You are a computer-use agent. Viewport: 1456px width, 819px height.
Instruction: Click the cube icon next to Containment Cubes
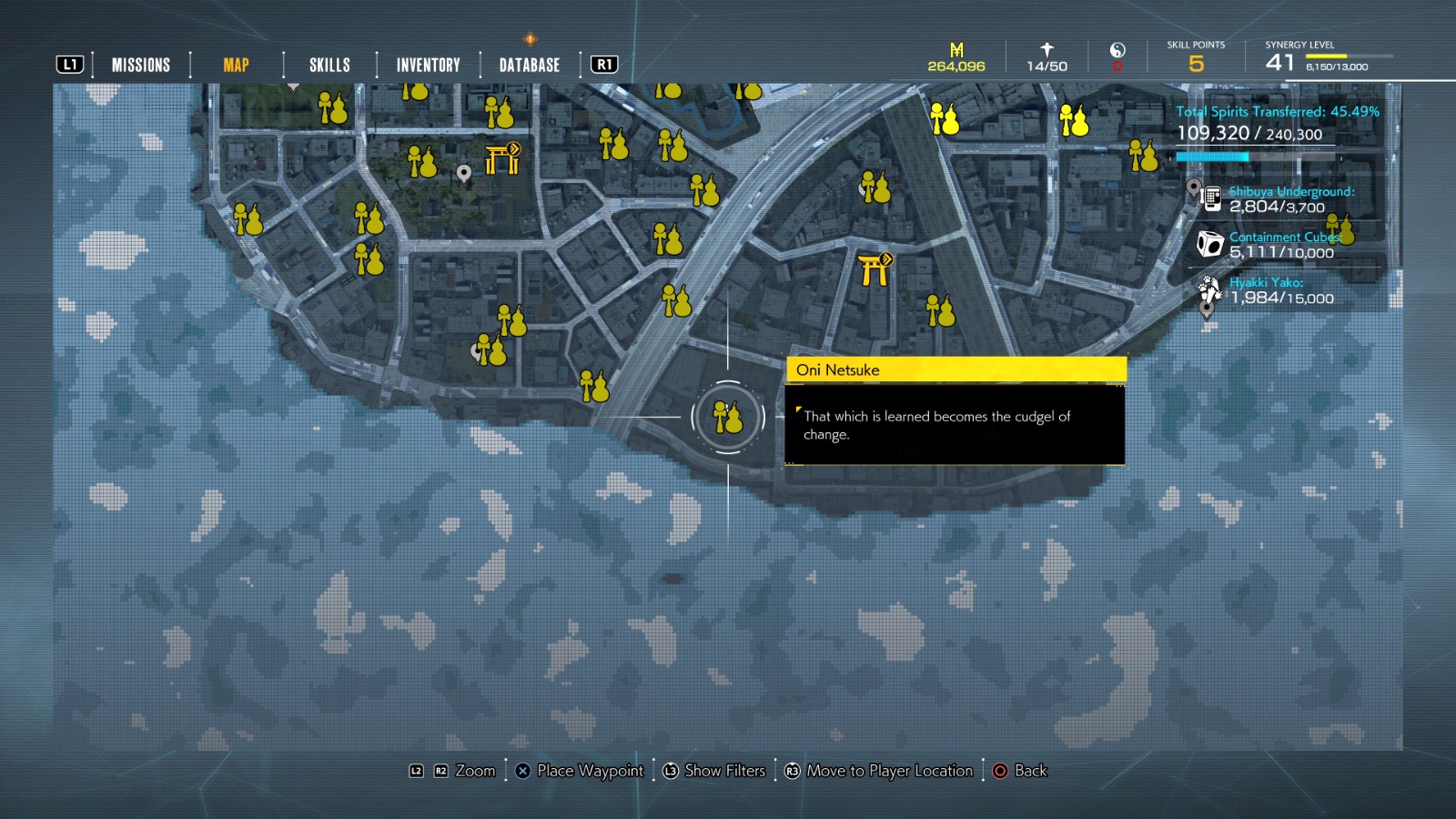(1208, 243)
